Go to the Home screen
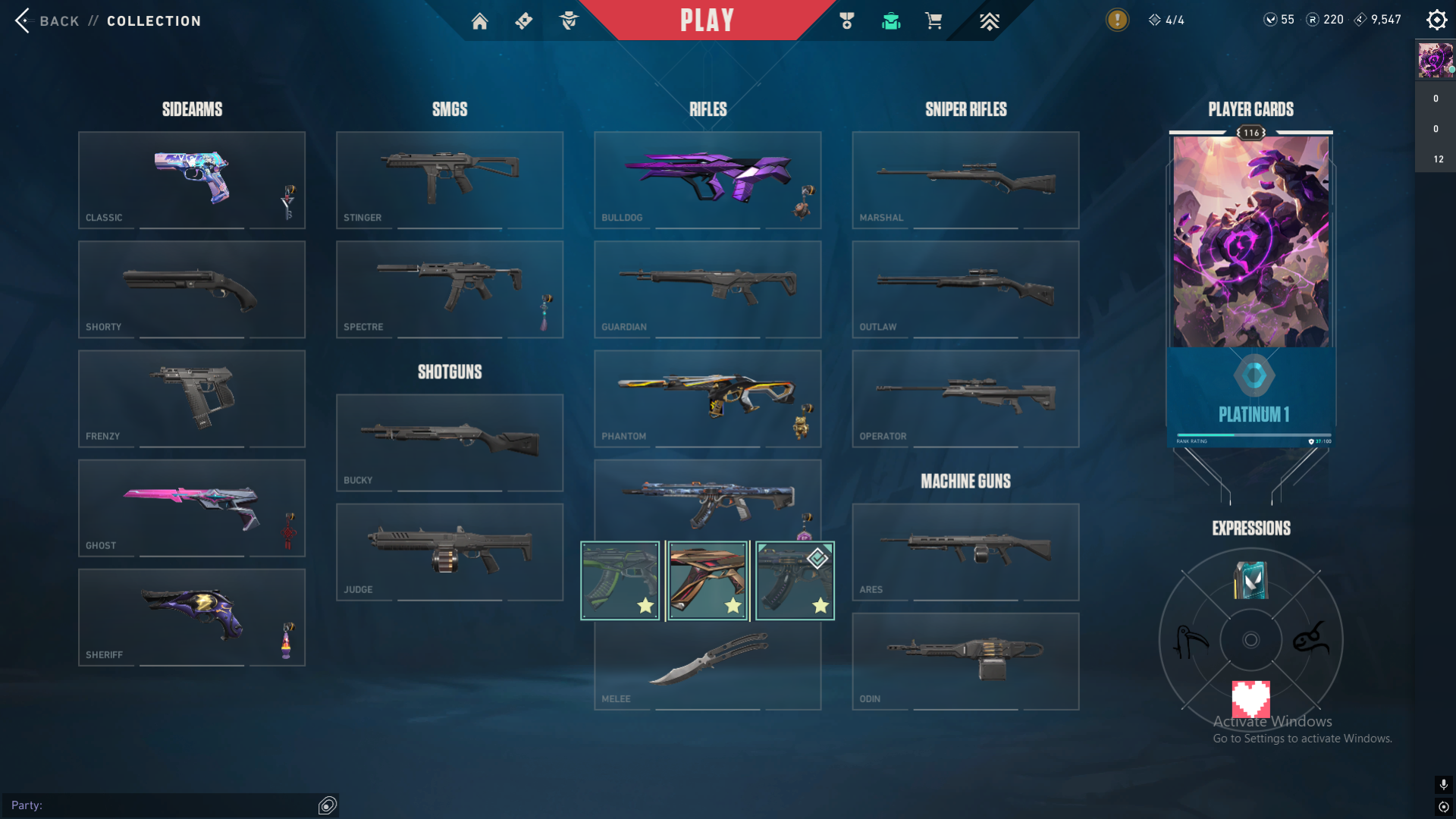 click(x=479, y=21)
